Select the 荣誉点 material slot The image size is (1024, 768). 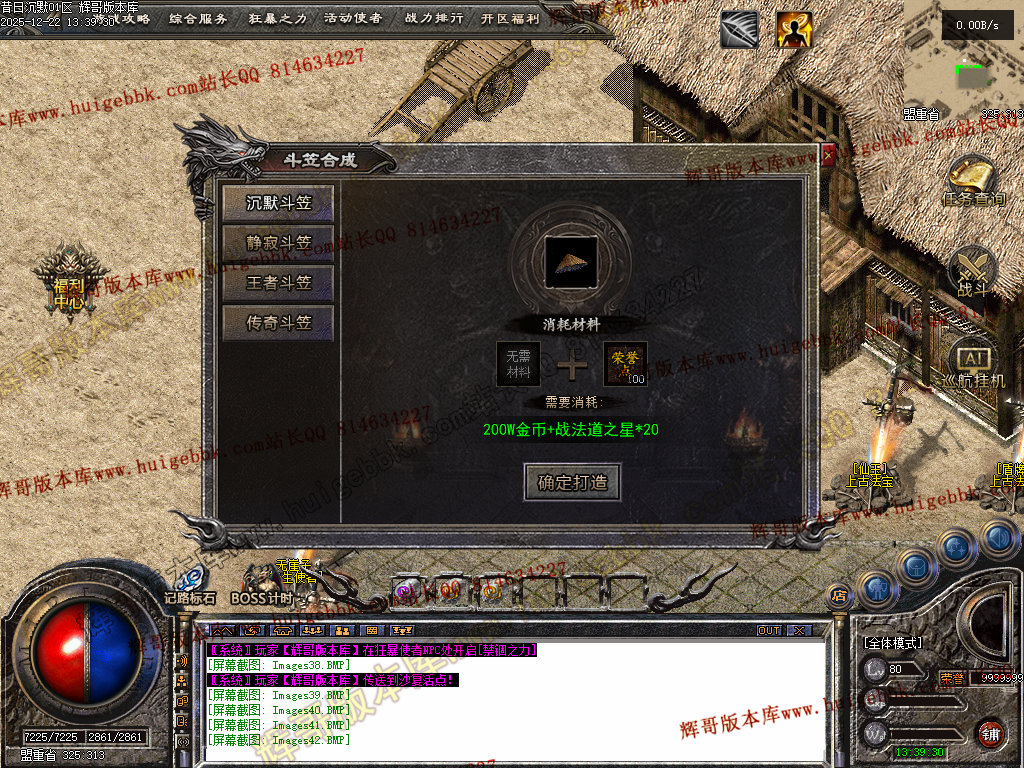[x=625, y=364]
